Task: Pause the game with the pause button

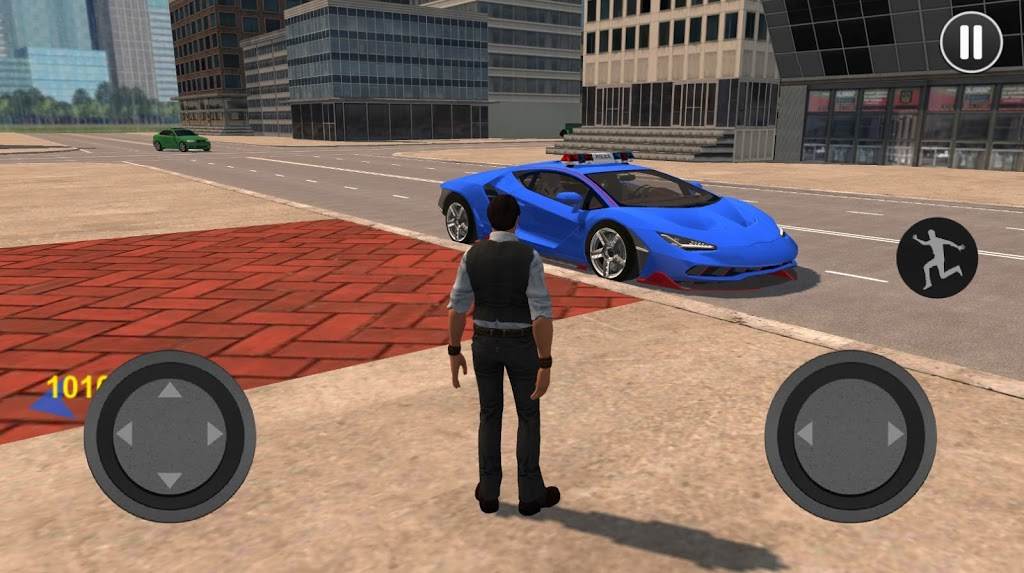Action: 971,42
